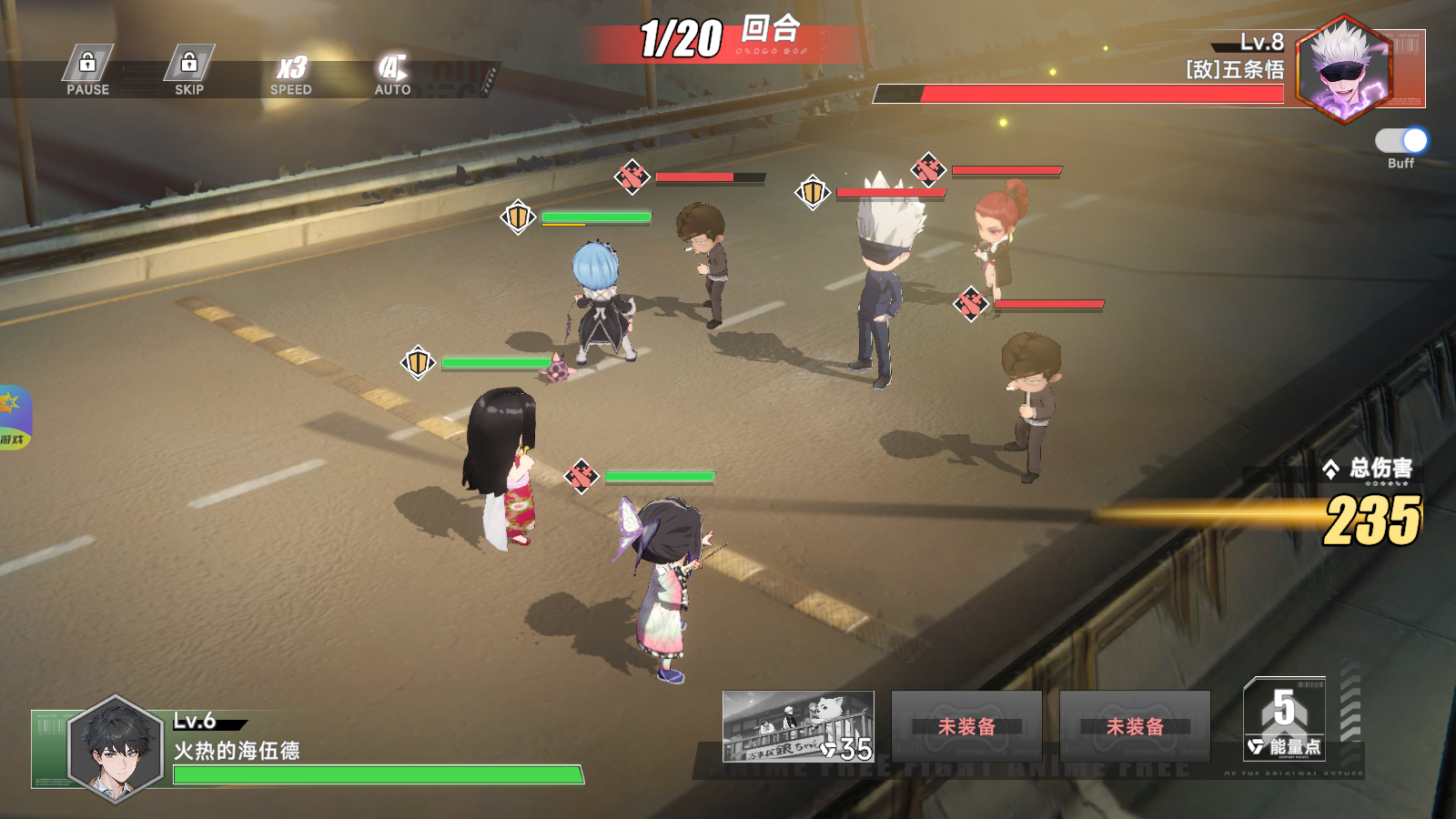Show the 总伤害 total damage details

point(1370,470)
